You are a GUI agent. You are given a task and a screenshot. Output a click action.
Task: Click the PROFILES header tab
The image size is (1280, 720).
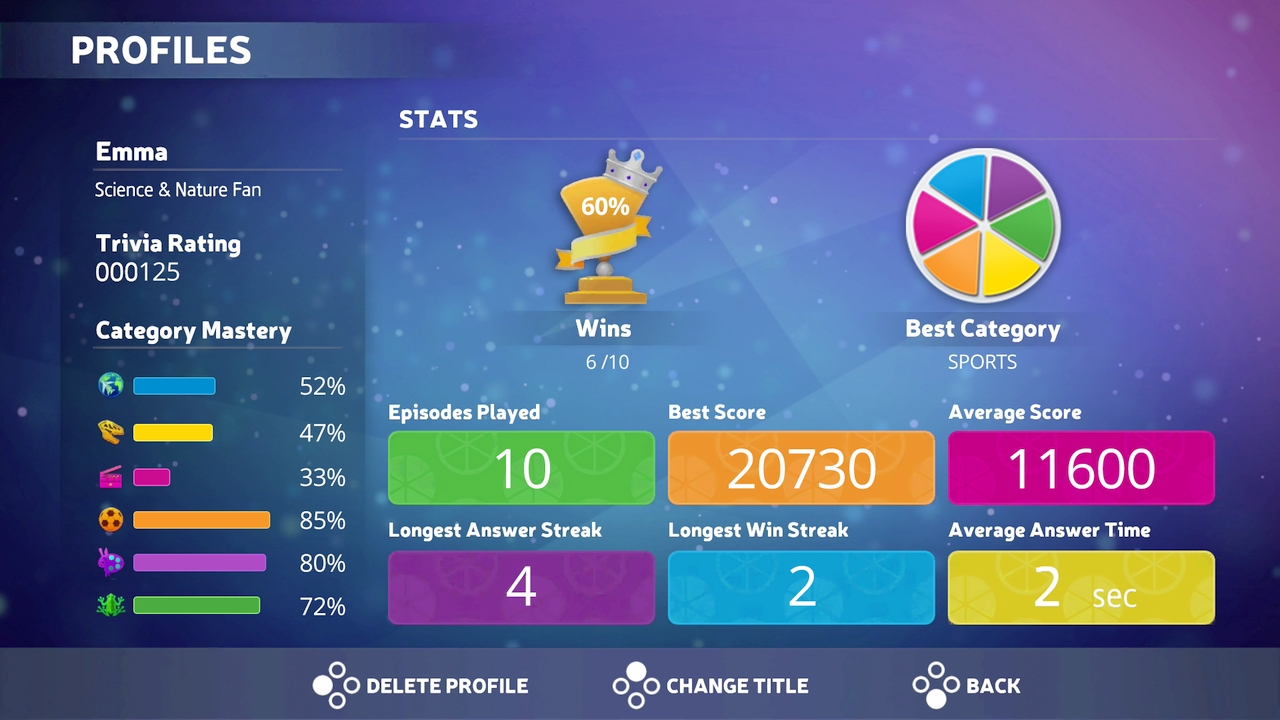(x=162, y=50)
